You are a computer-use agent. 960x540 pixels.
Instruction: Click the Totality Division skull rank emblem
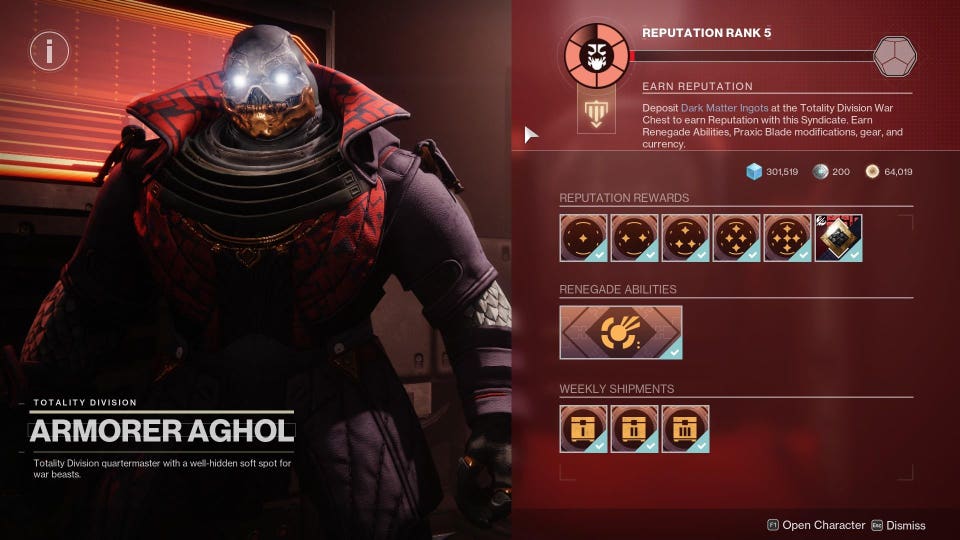[x=597, y=57]
